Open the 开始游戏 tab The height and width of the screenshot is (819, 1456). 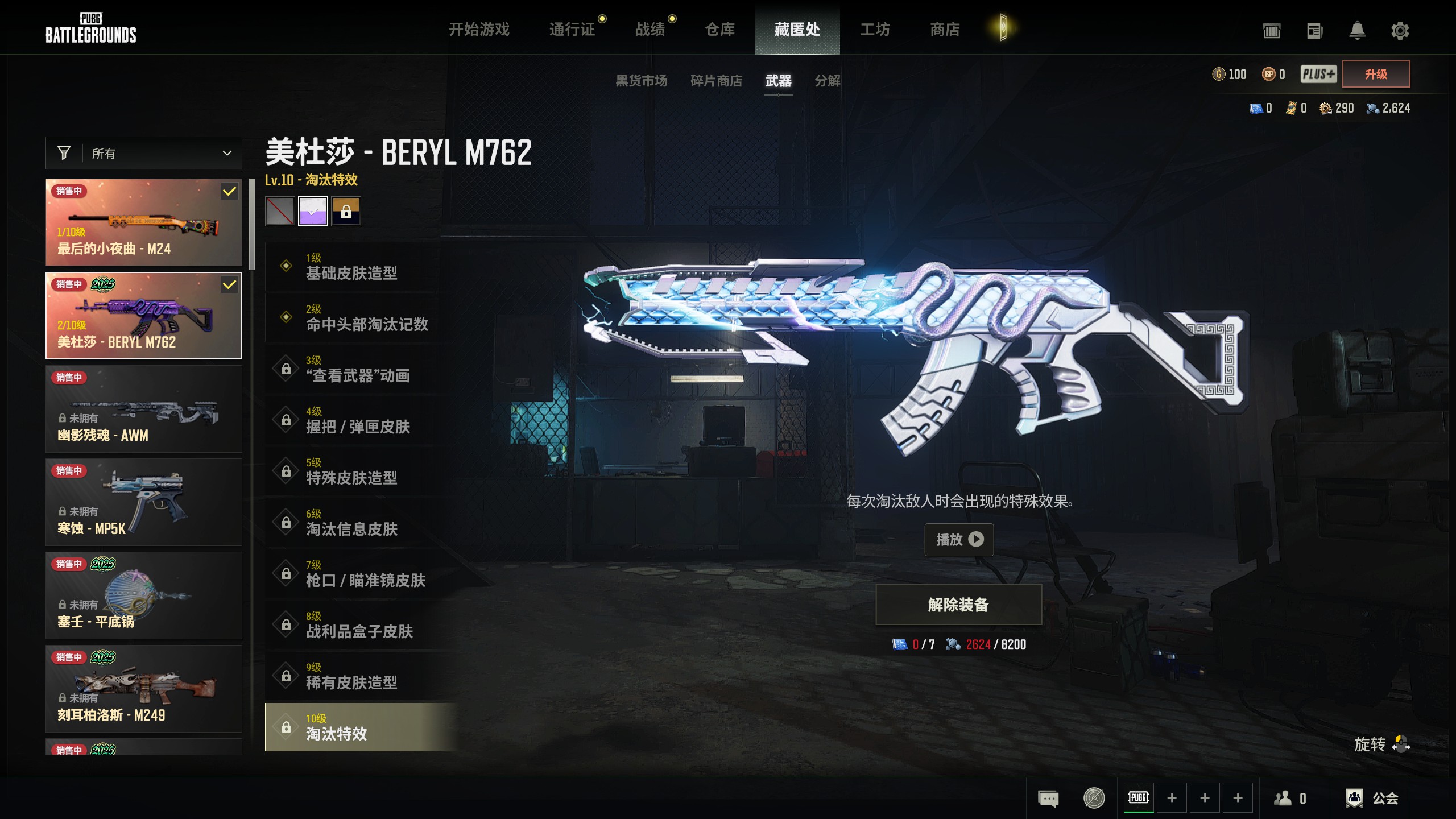479,29
